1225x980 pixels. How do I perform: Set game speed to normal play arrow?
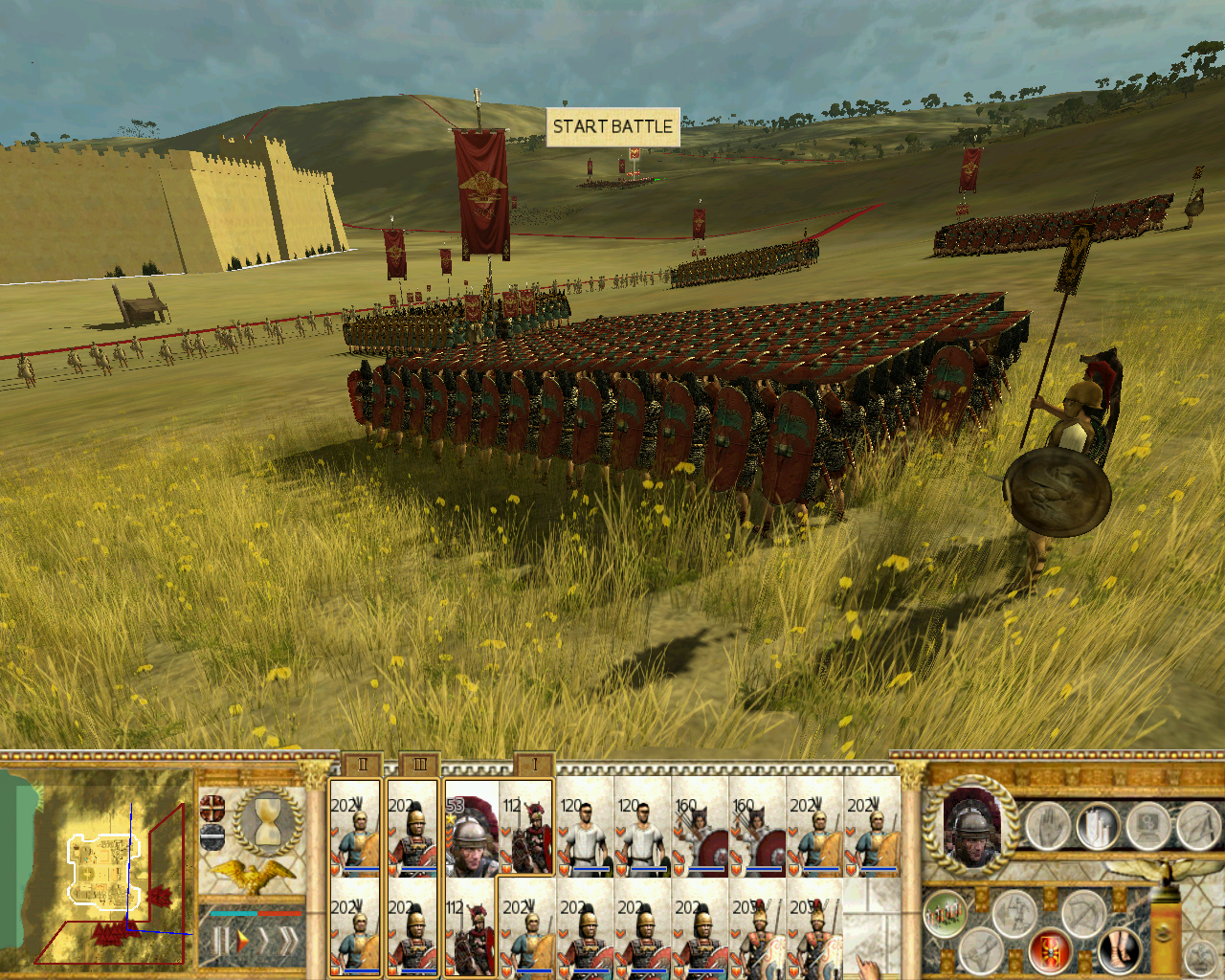(x=242, y=942)
